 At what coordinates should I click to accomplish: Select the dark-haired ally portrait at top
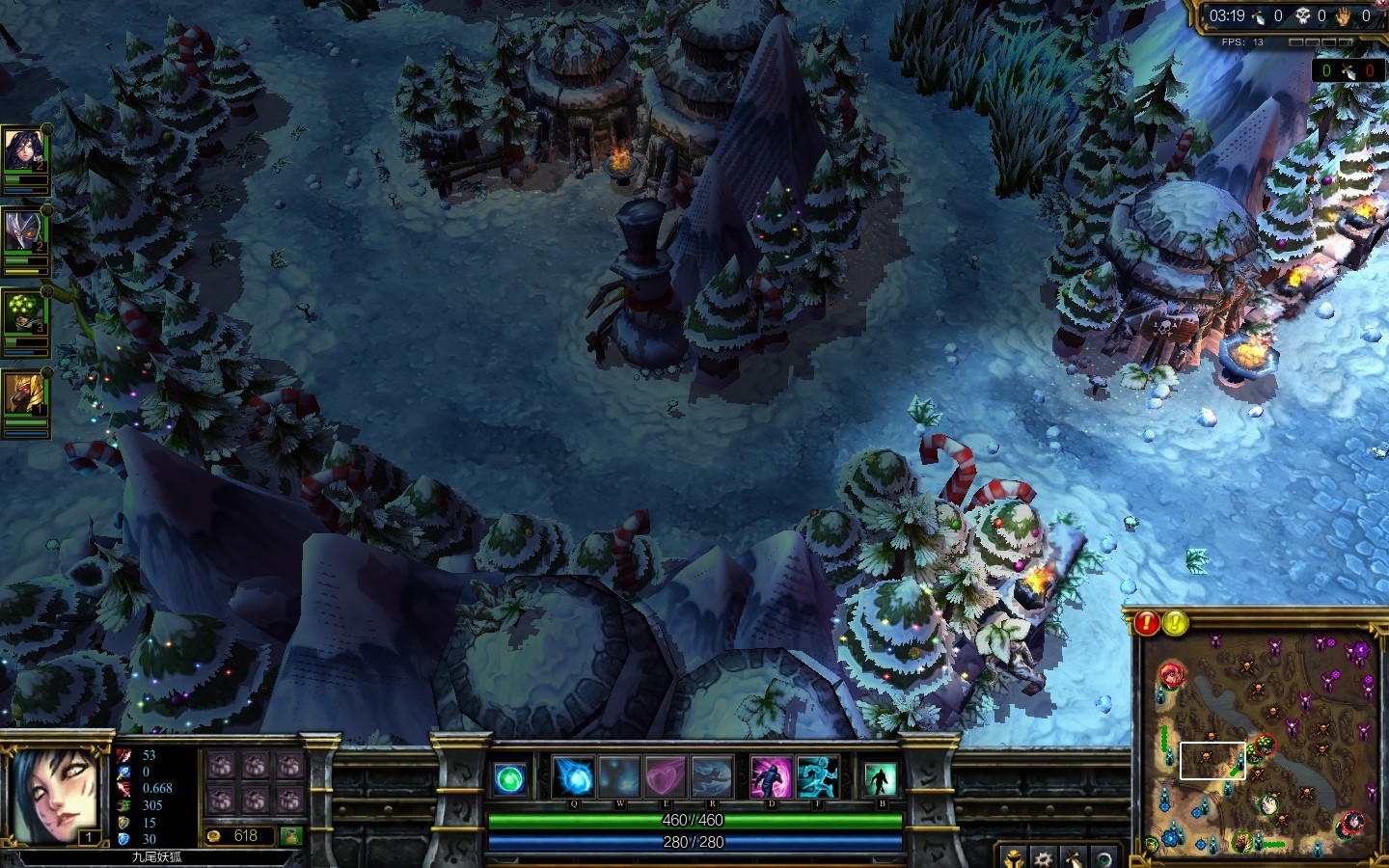click(x=23, y=151)
